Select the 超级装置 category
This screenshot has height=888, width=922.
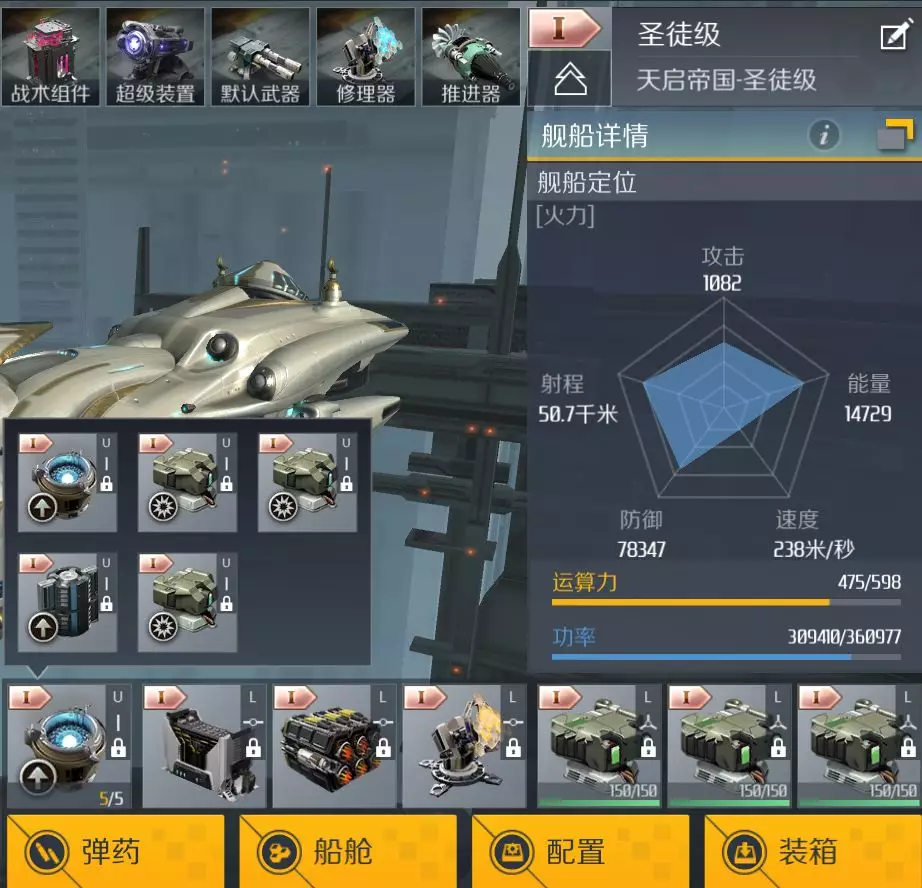[x=155, y=56]
